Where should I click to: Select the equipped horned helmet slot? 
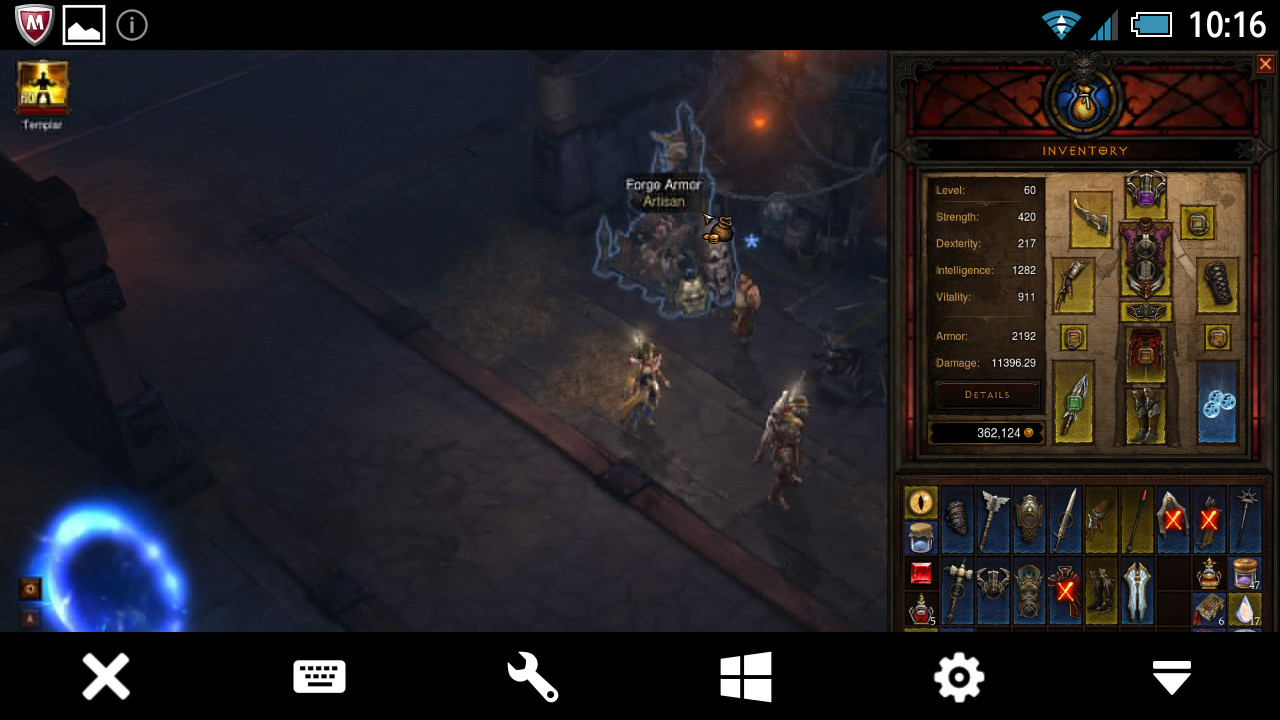coord(1145,189)
